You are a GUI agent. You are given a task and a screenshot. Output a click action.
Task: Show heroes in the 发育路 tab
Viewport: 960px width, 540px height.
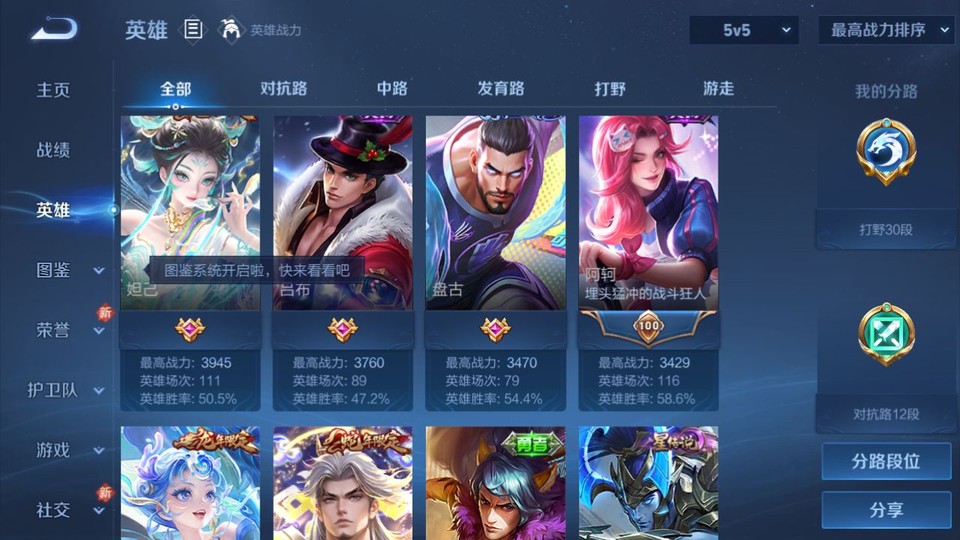pos(500,88)
